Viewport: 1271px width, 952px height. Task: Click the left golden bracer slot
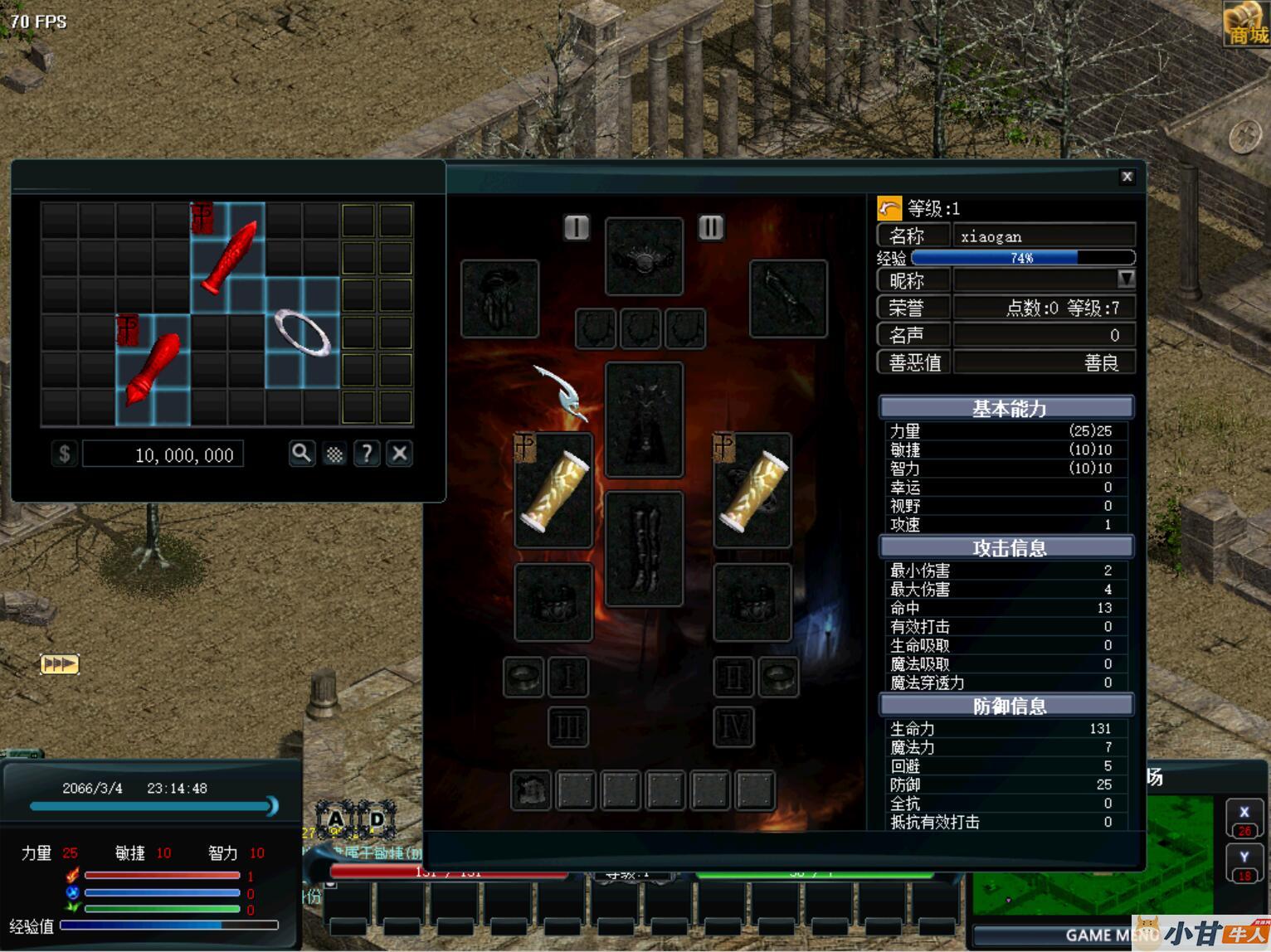(x=553, y=491)
